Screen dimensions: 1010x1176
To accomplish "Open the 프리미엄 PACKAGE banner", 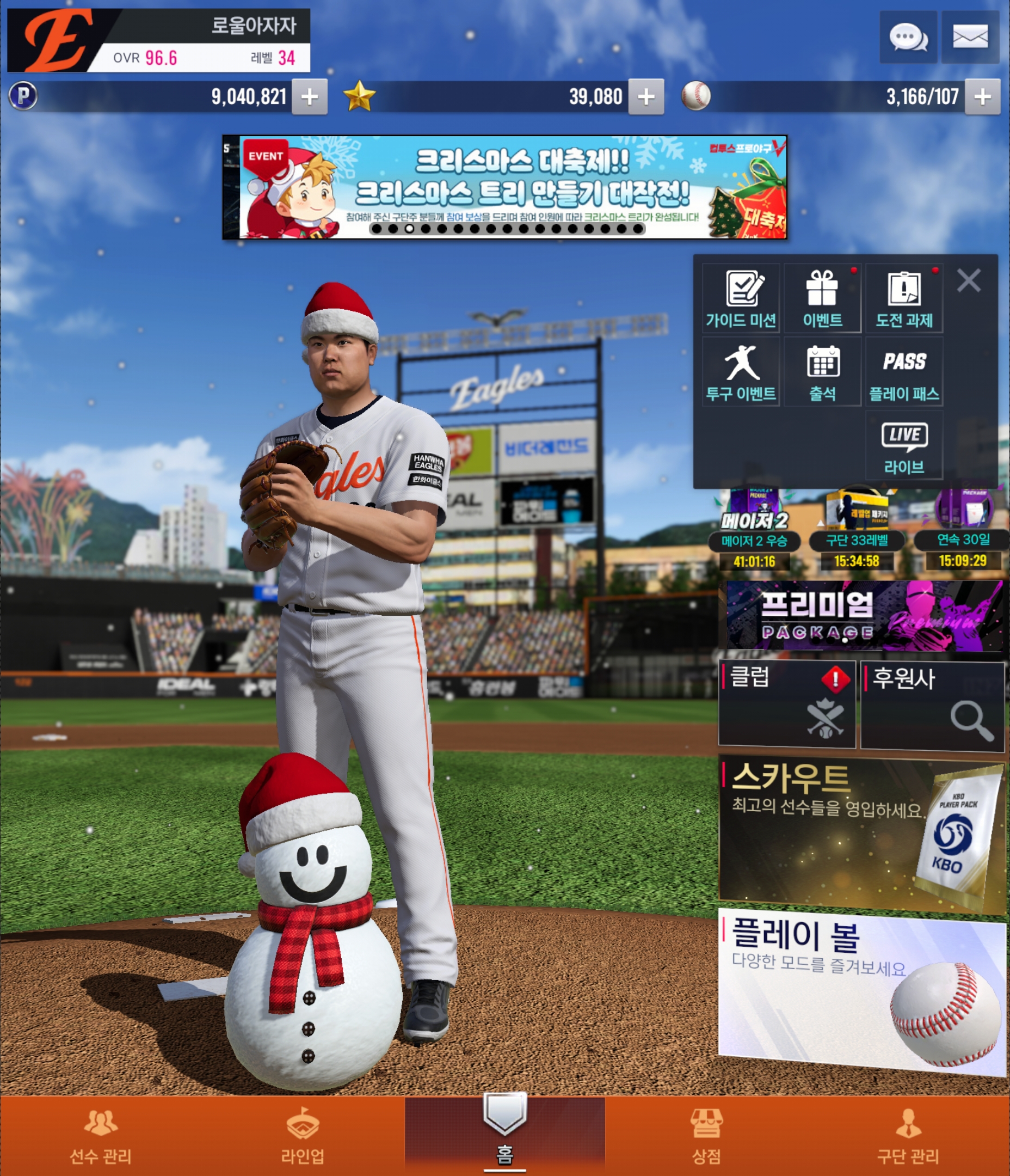I will 863,615.
